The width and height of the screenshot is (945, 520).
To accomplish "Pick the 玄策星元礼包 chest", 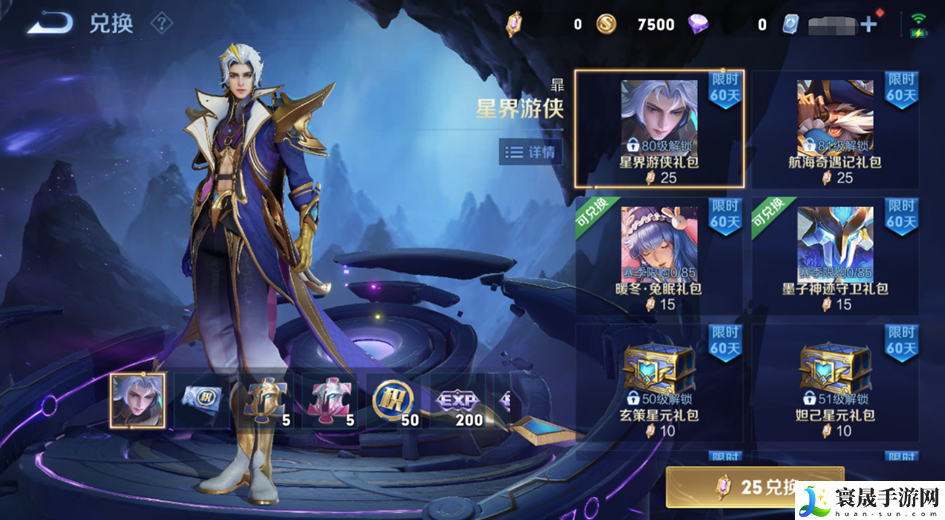I will (x=659, y=381).
